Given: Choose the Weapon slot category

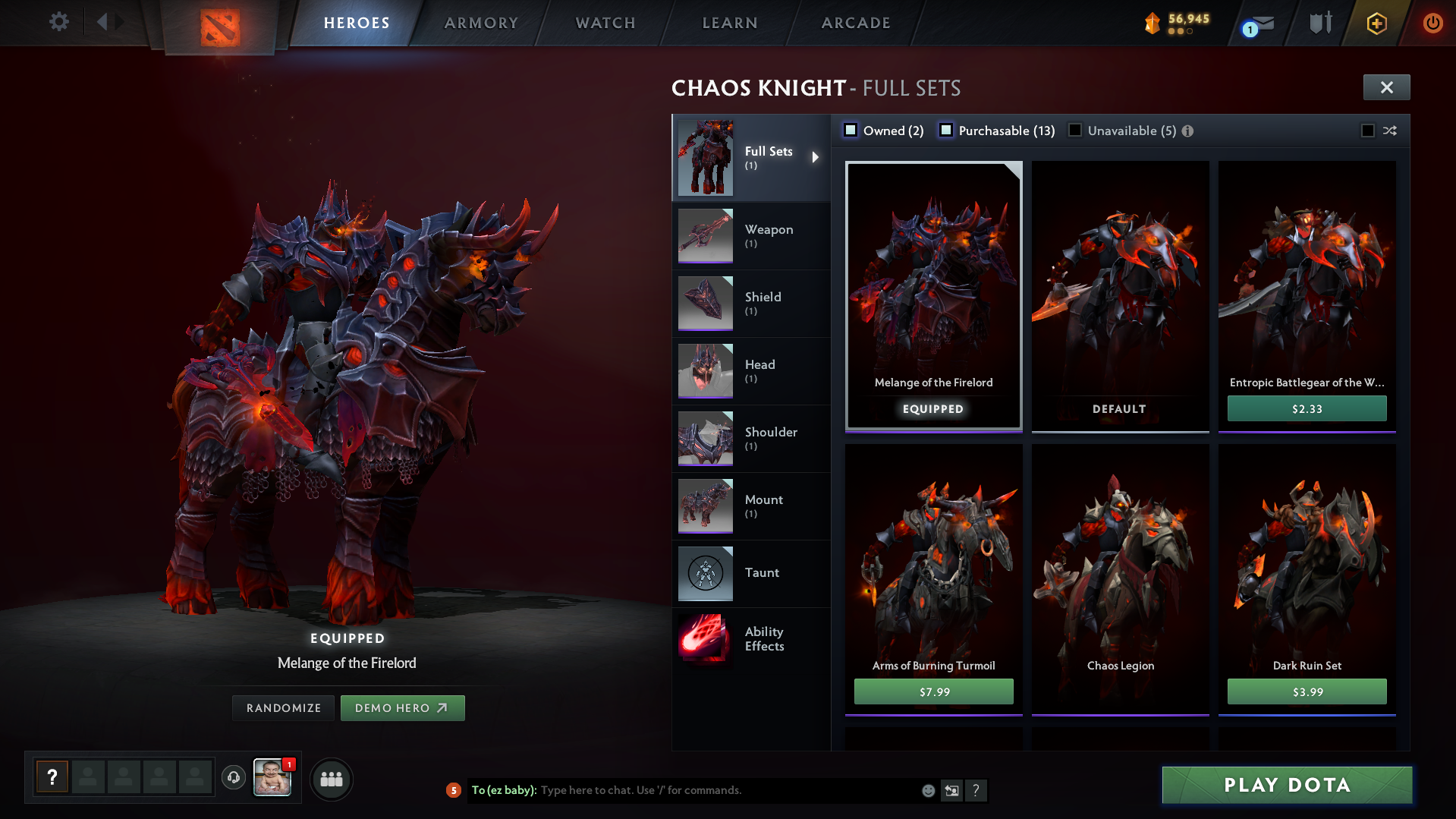Looking at the screenshot, I should (751, 236).
